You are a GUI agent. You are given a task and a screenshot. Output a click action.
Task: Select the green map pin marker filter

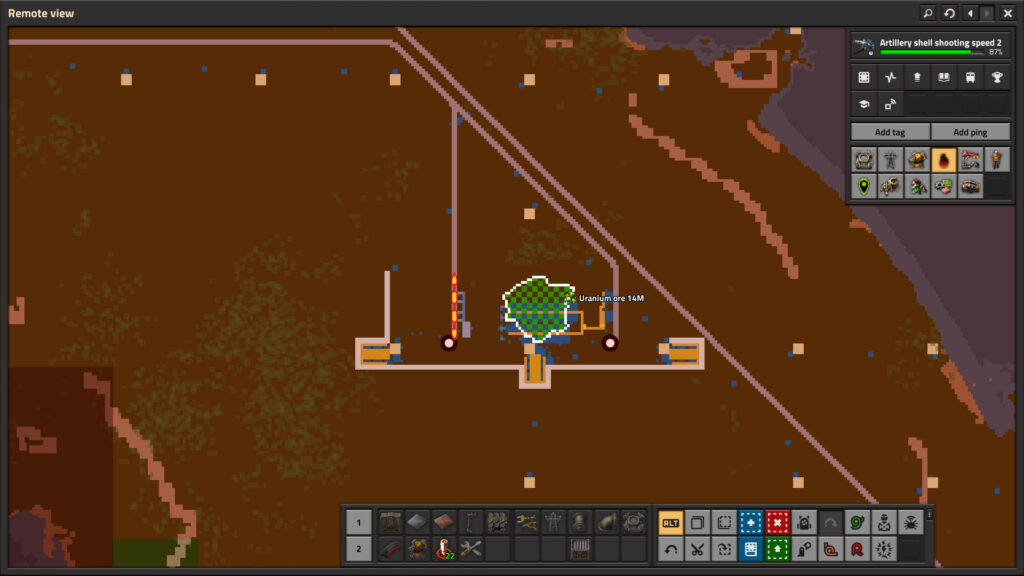pos(864,185)
